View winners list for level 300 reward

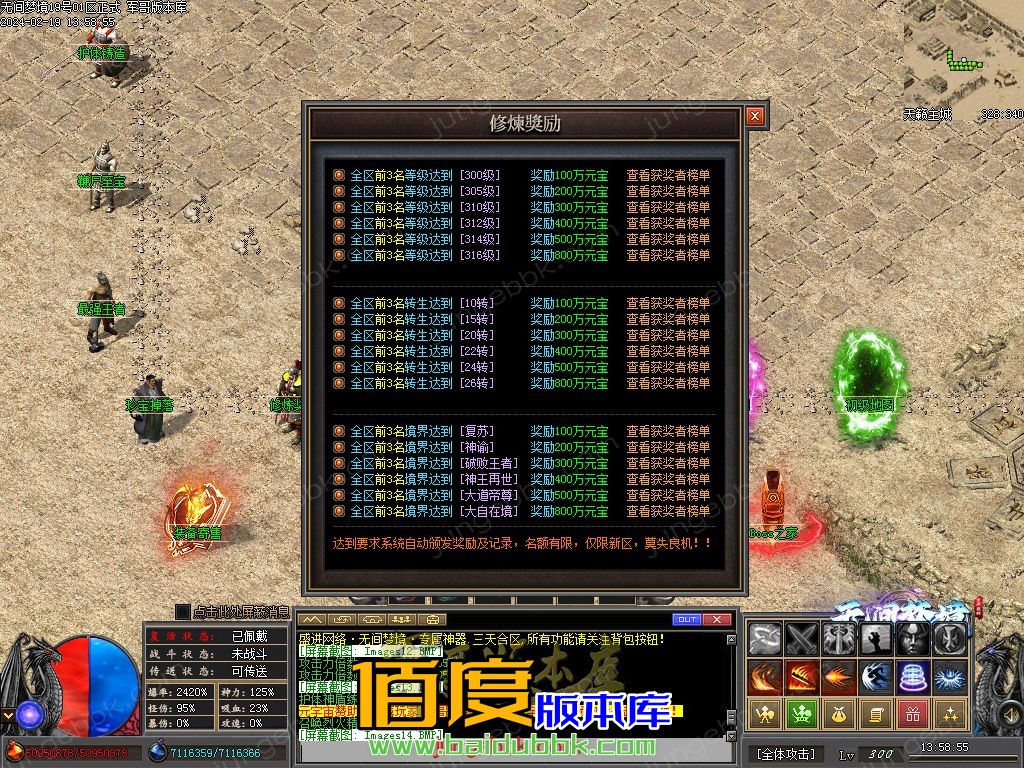[x=668, y=175]
